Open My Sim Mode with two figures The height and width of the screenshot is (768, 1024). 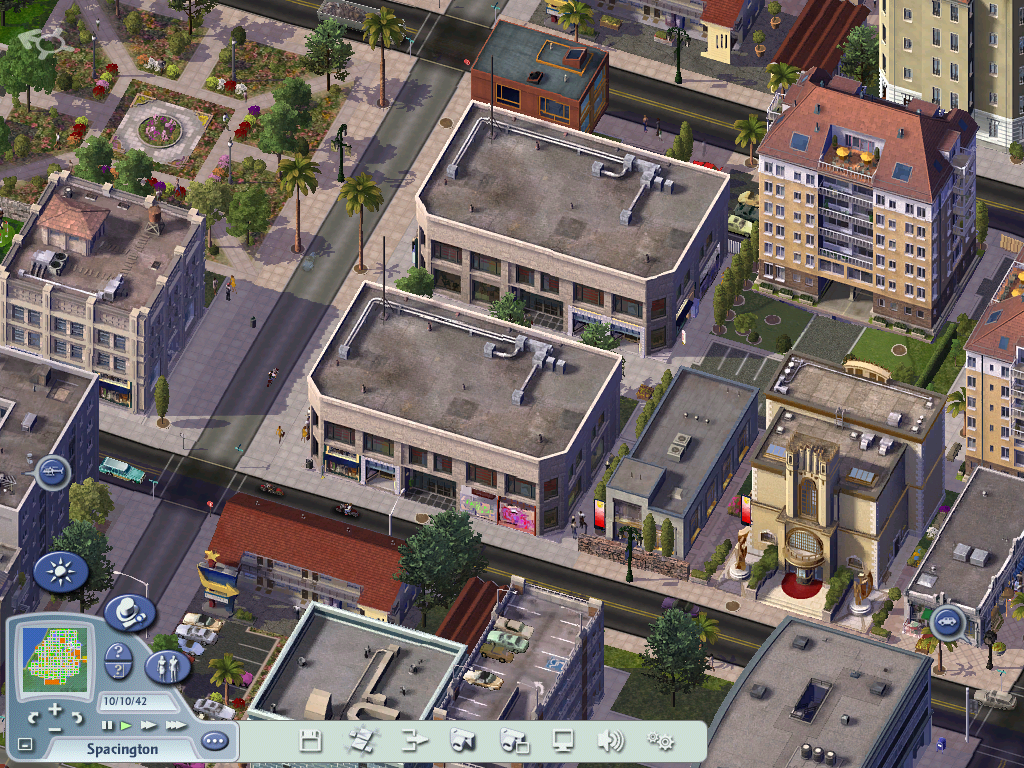coord(167,666)
